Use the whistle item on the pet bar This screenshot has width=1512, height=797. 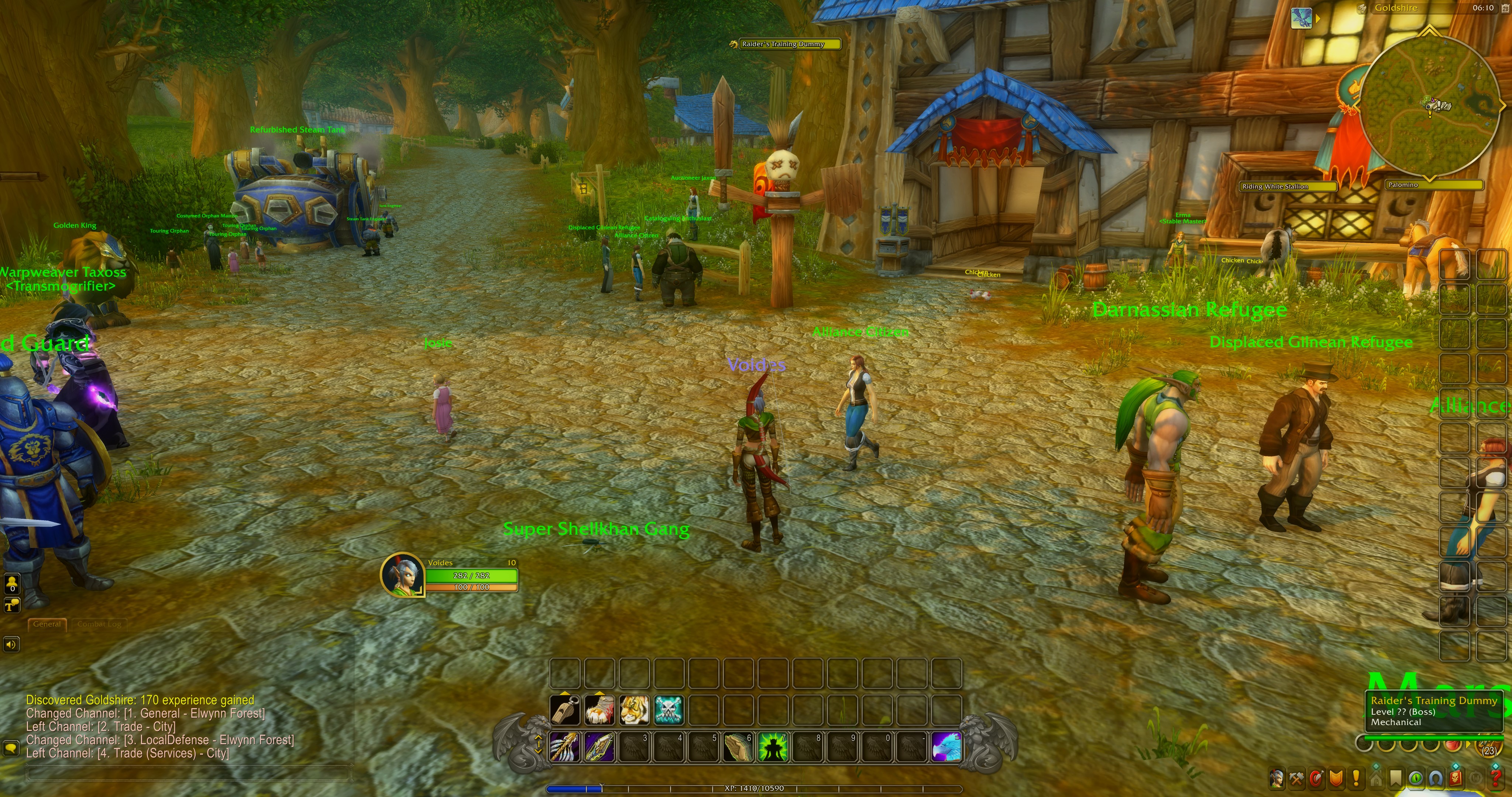click(x=565, y=711)
